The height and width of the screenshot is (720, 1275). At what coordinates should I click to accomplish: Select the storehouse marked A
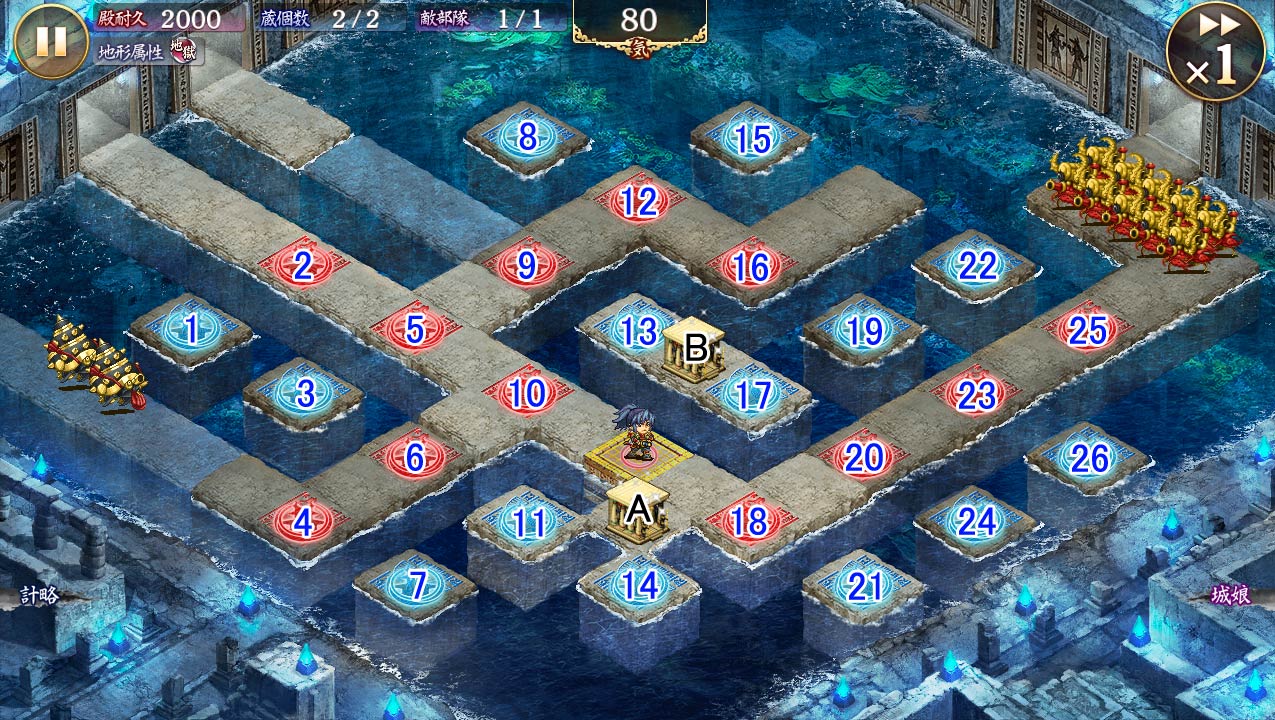click(638, 510)
